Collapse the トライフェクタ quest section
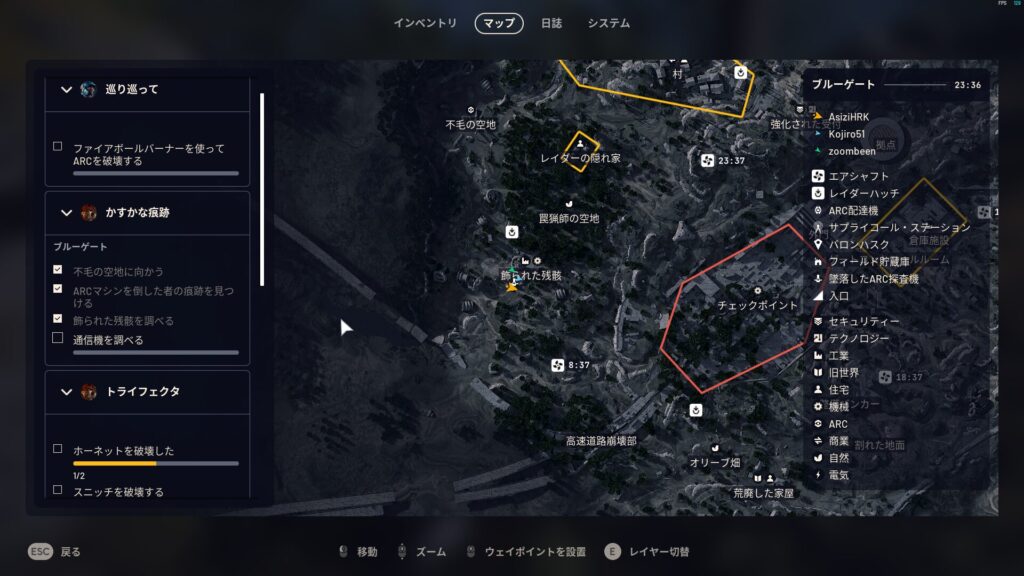 pos(67,392)
